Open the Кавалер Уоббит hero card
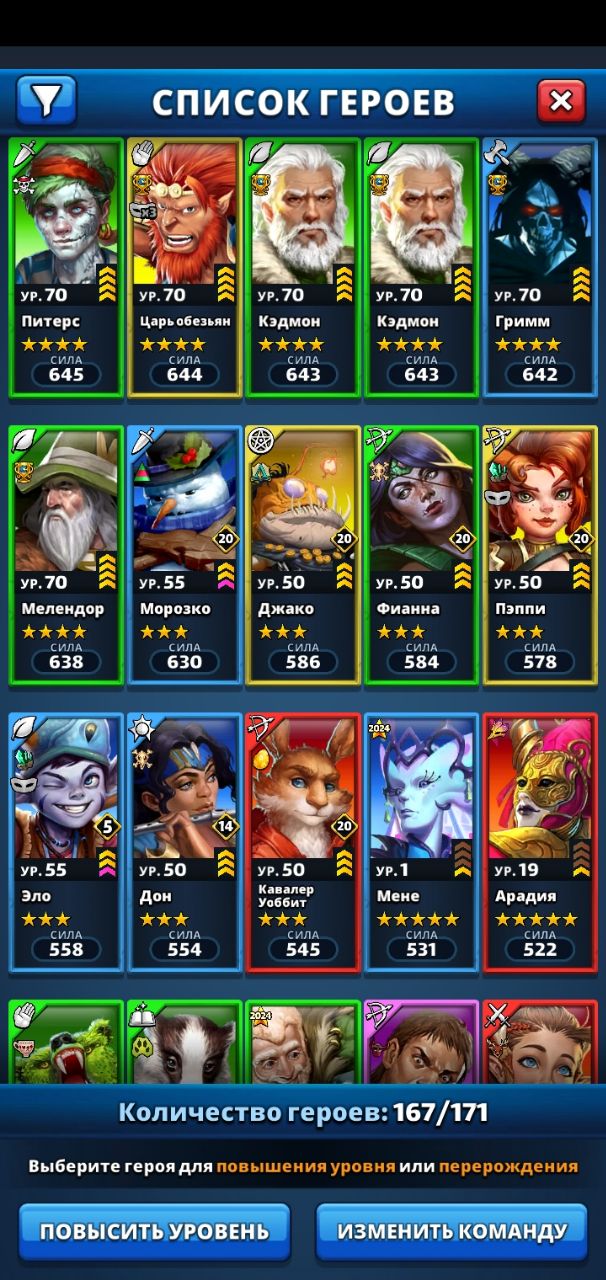 point(303,842)
